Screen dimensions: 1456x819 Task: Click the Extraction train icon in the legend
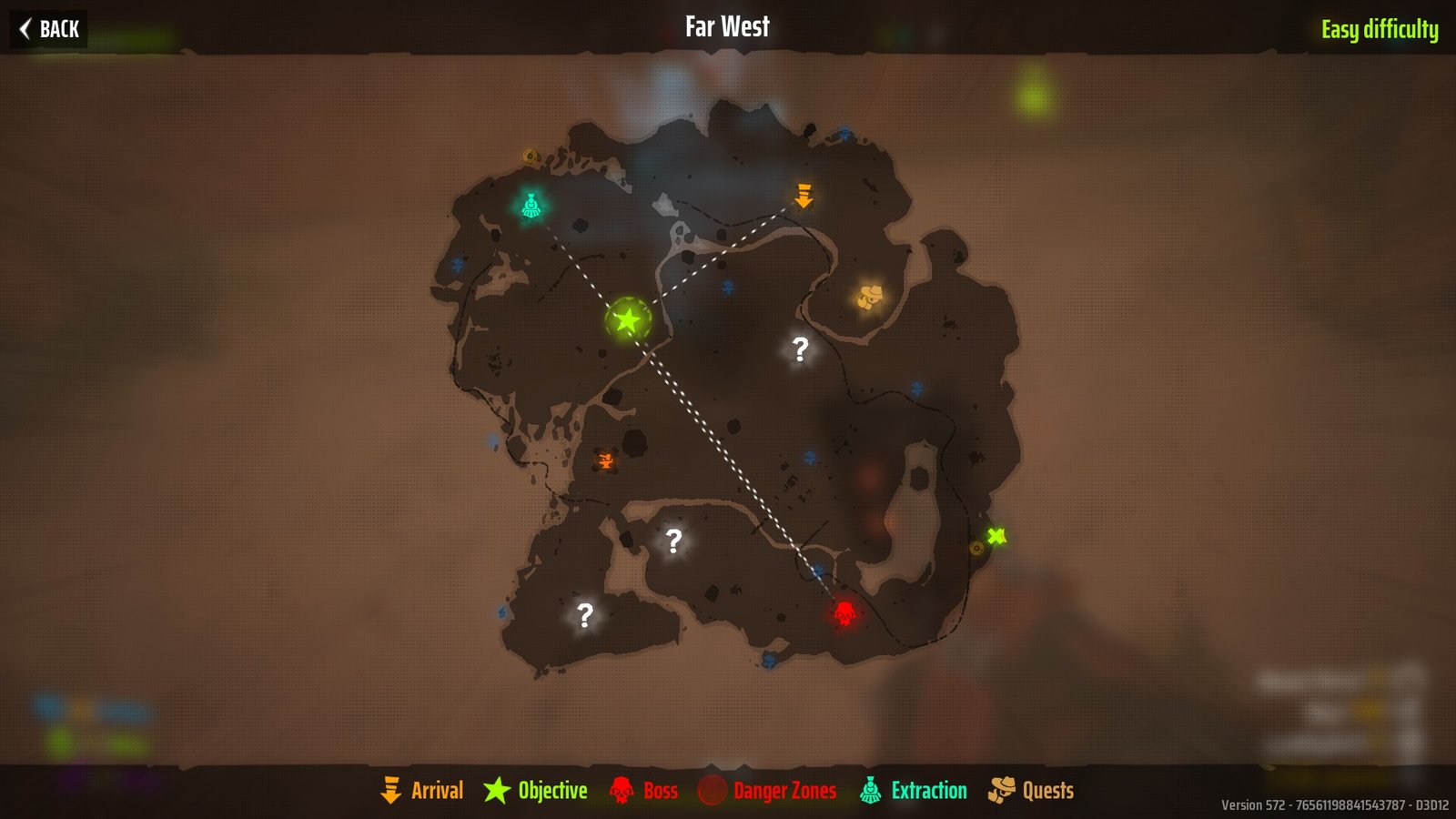point(871,790)
